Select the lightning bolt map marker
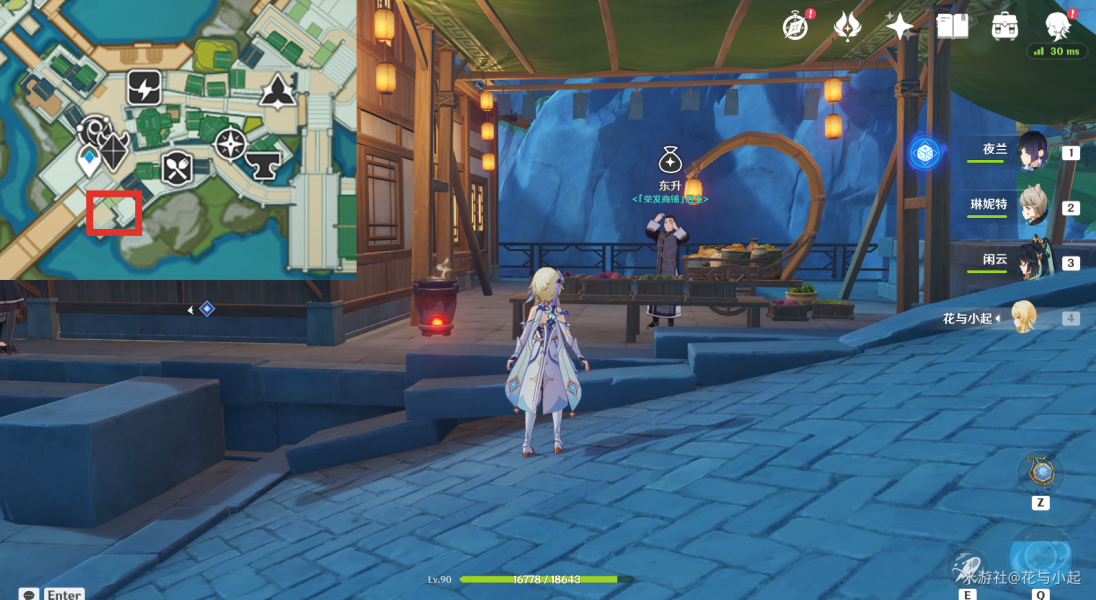The image size is (1096, 600). pyautogui.click(x=144, y=89)
